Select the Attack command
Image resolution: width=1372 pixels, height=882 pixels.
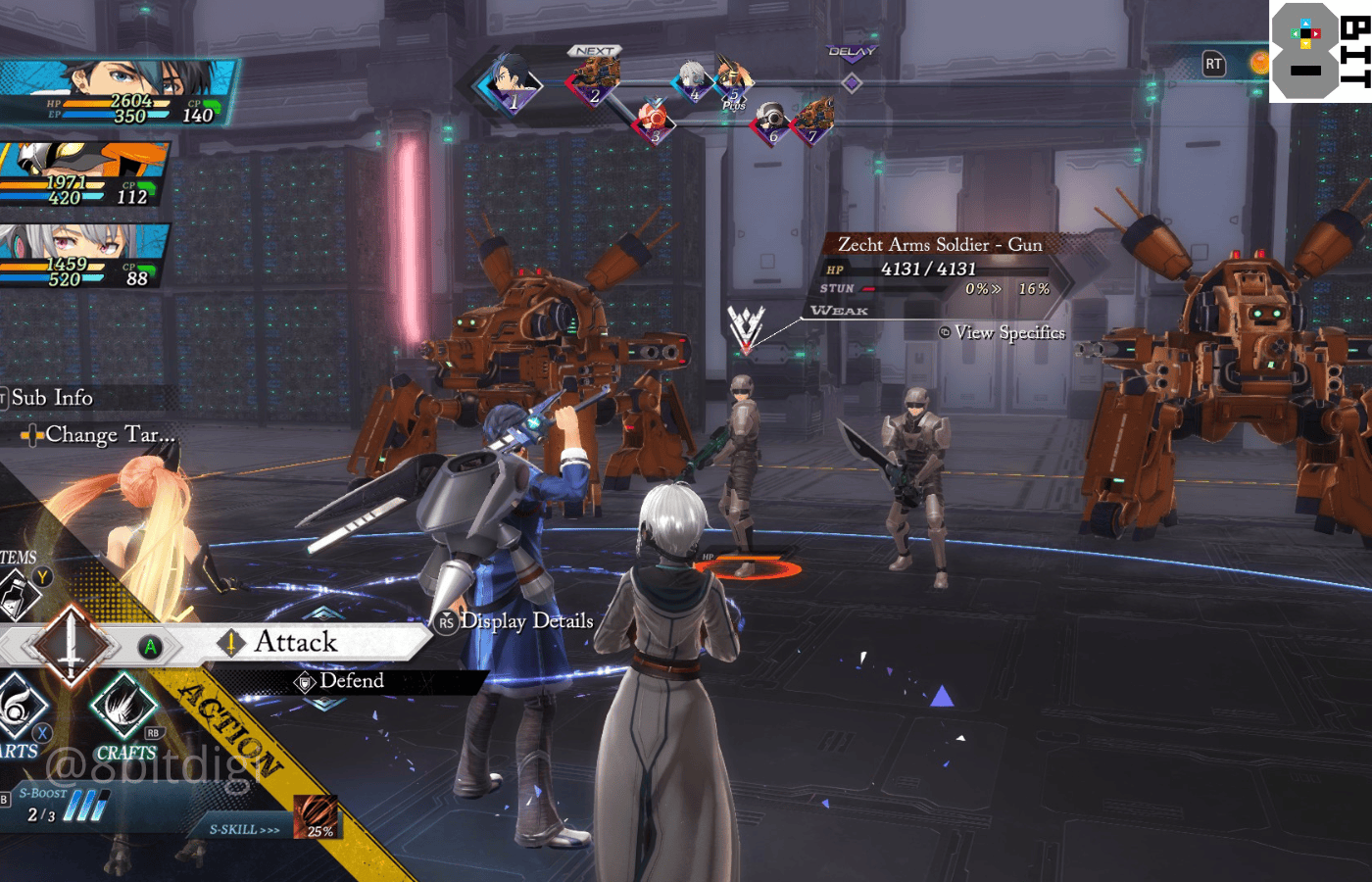[x=295, y=642]
